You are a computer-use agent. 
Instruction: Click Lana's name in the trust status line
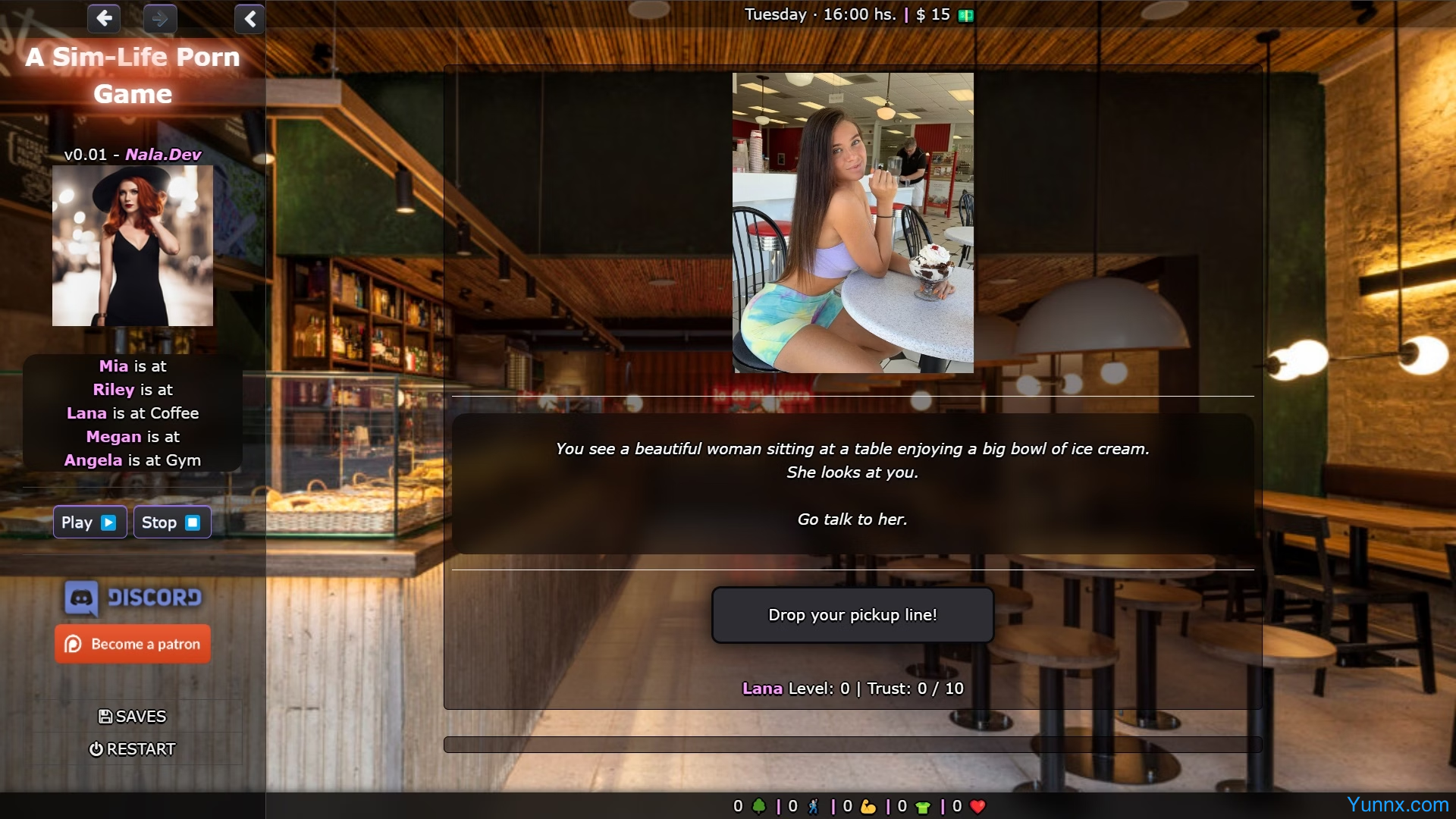[762, 689]
